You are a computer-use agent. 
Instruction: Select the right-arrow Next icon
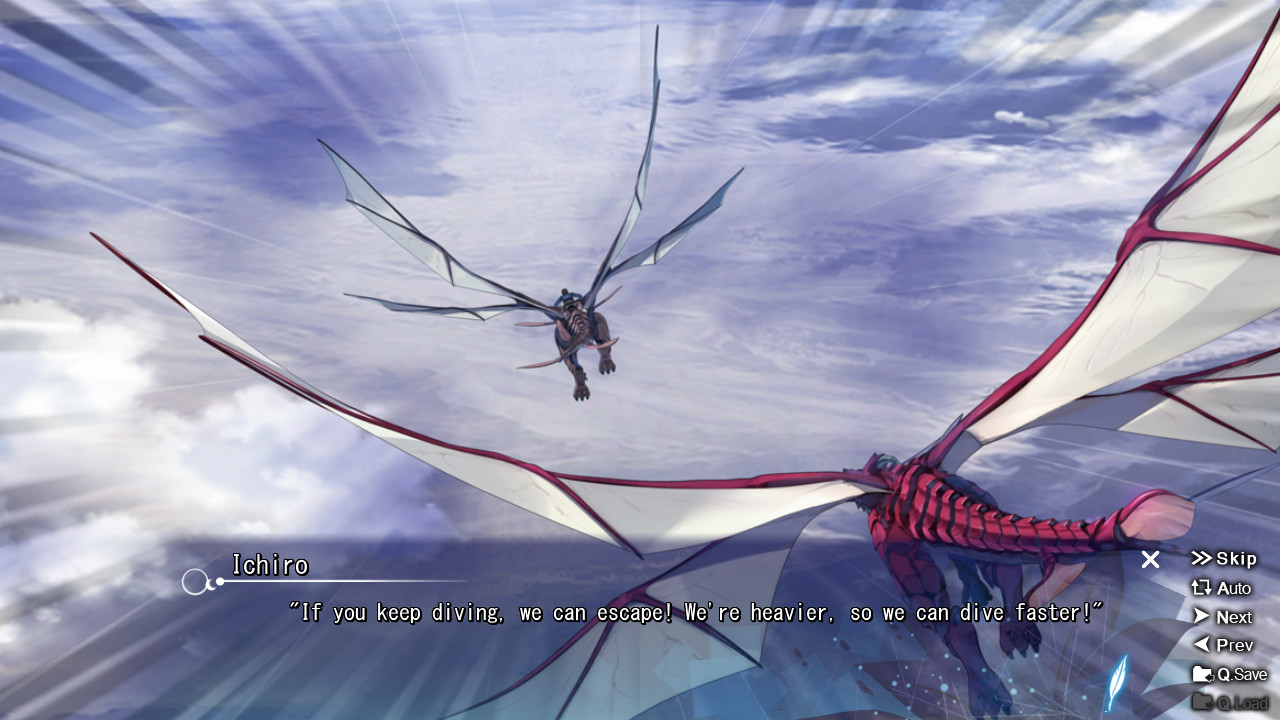(x=1203, y=617)
